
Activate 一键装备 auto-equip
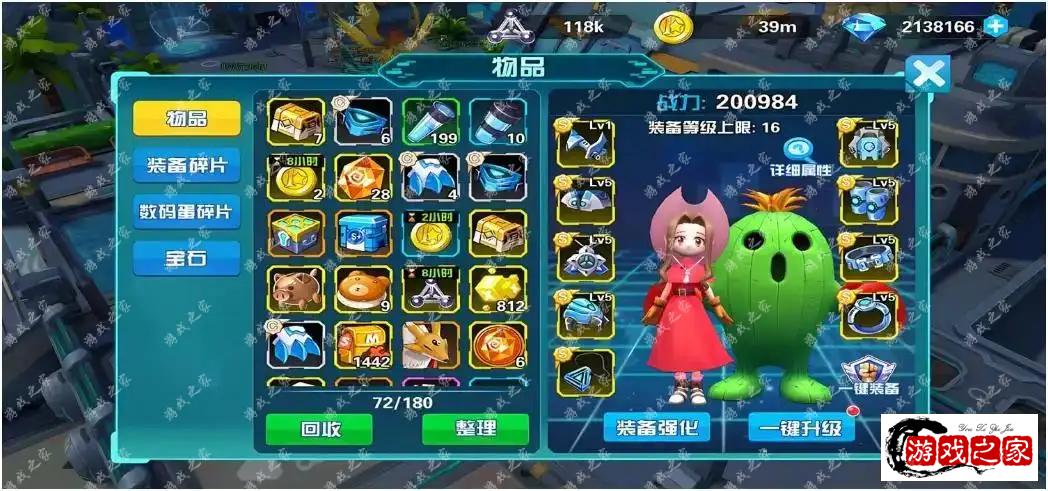pos(869,372)
